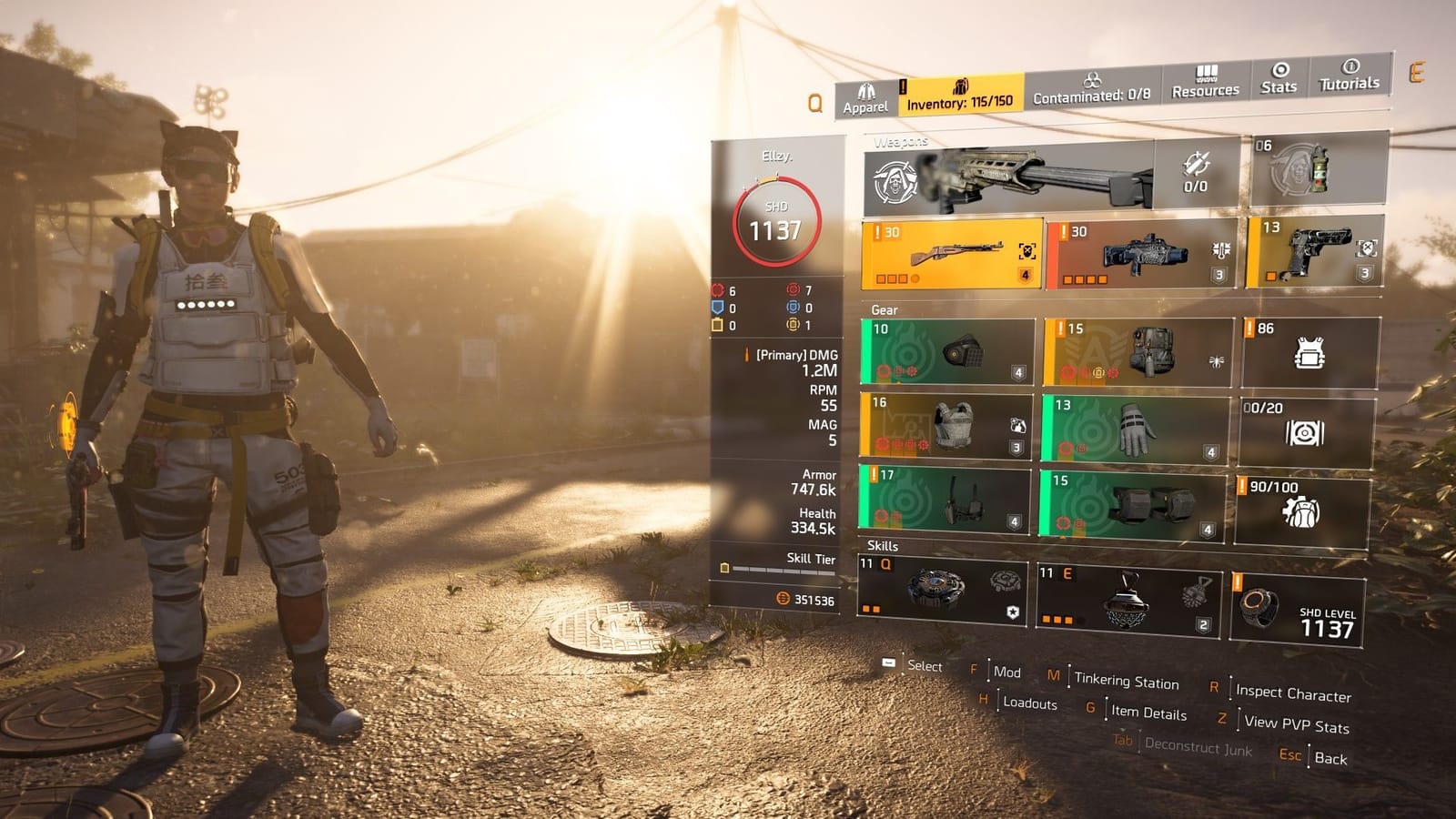Open the Stats tab
Image resolution: width=1456 pixels, height=819 pixels.
[x=1279, y=82]
